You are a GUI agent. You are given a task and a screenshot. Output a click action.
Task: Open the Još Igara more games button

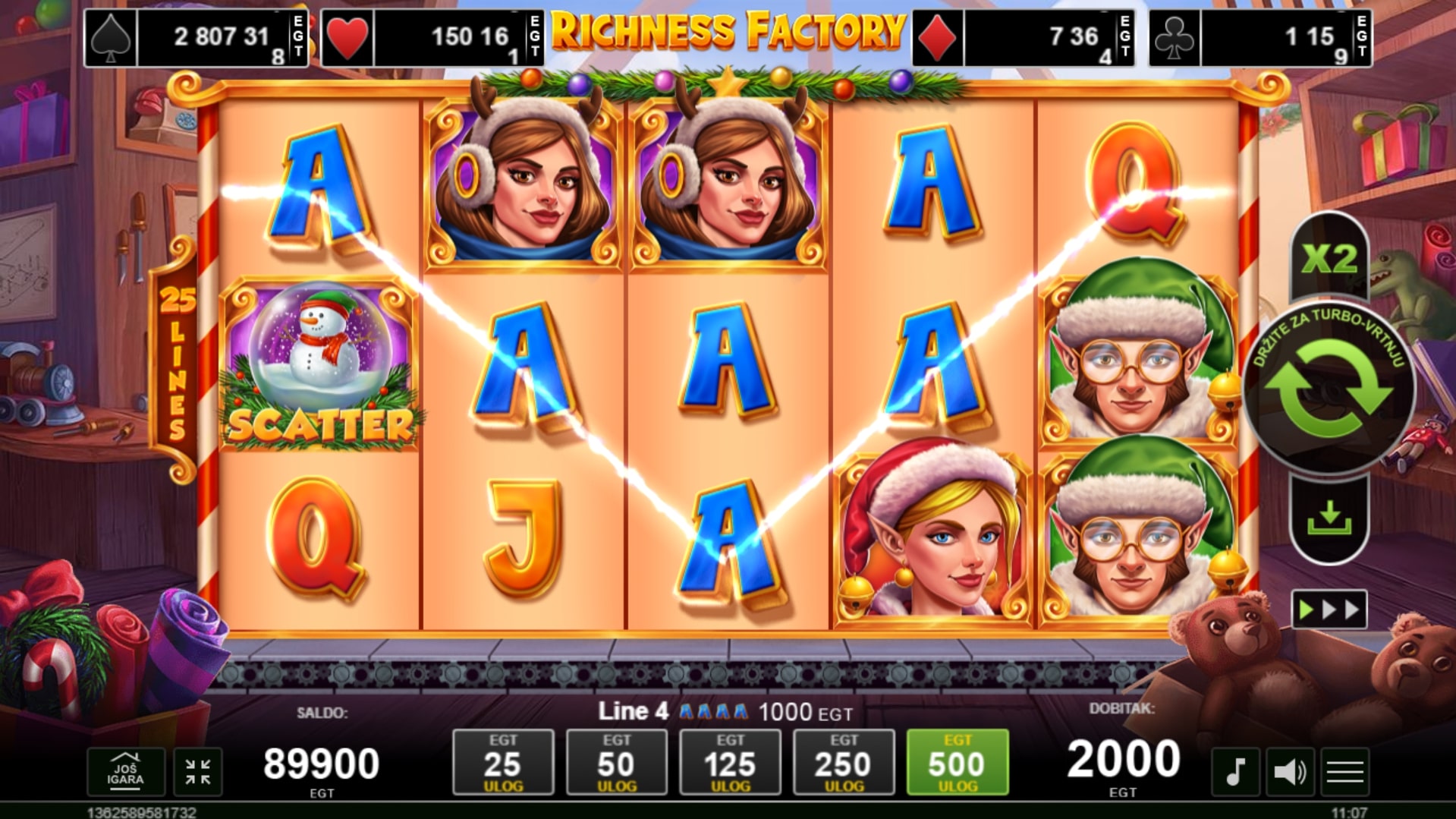coord(125,772)
